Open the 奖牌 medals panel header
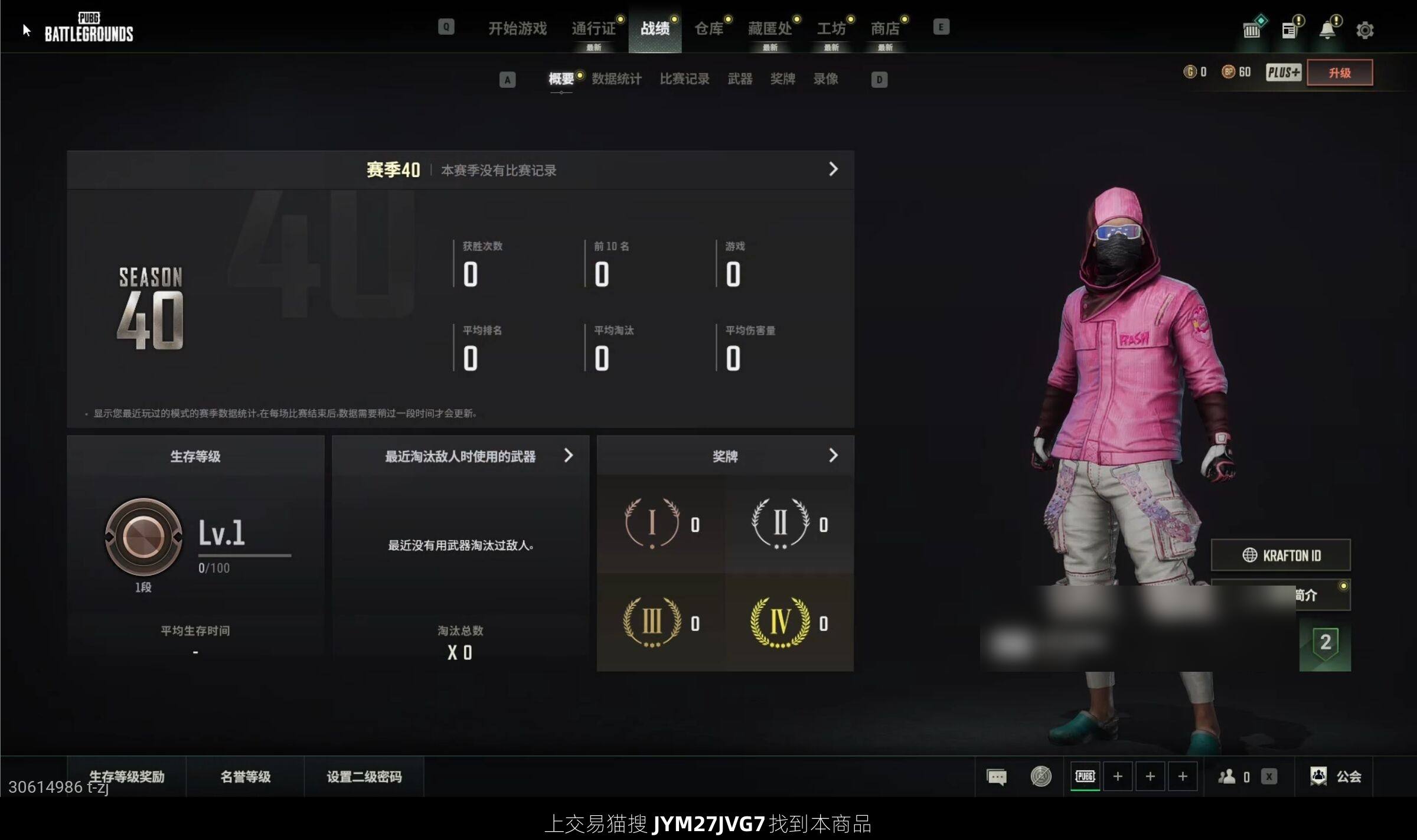Image resolution: width=1417 pixels, height=840 pixels. 725,456
